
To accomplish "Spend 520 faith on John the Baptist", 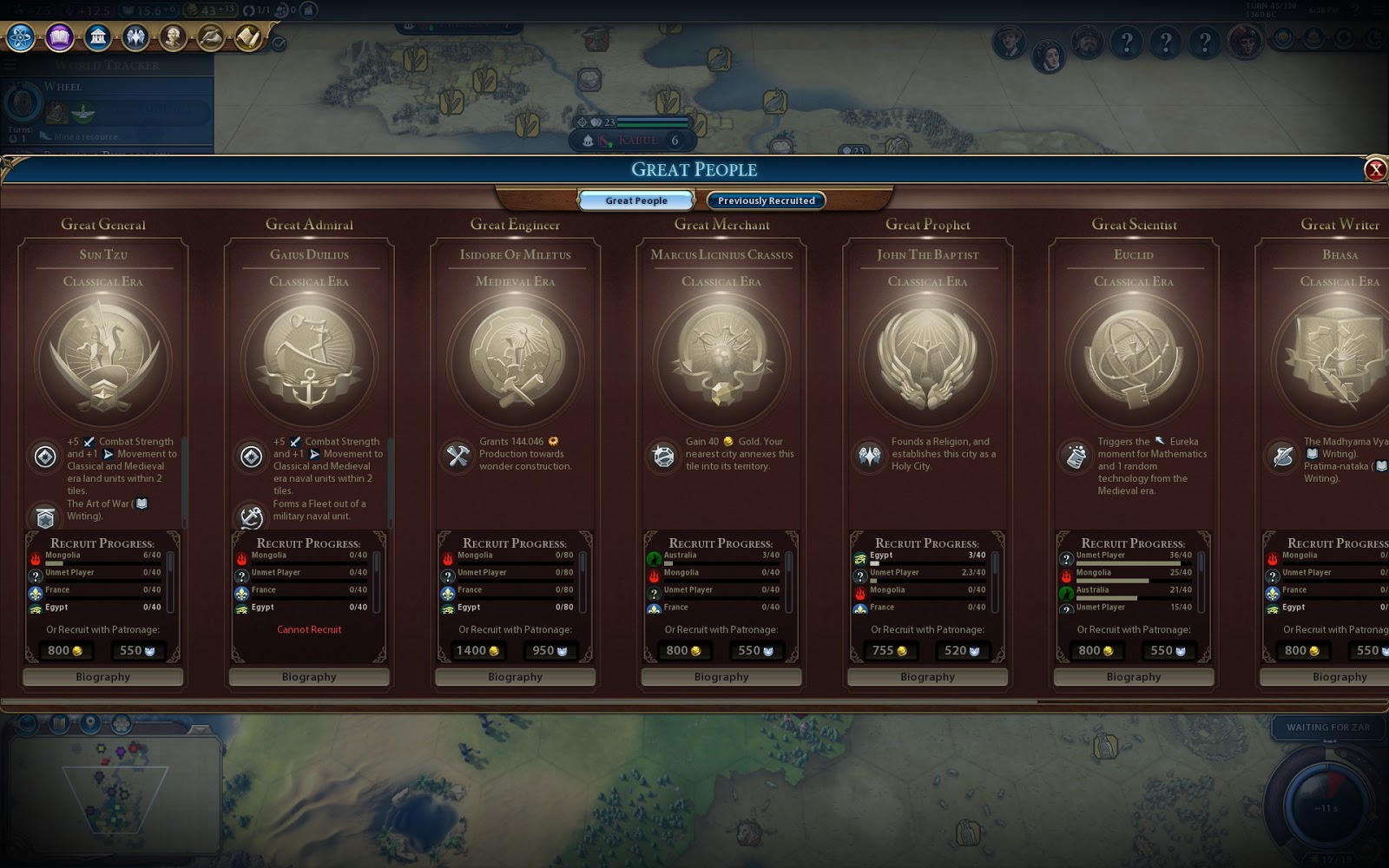I will pos(962,650).
